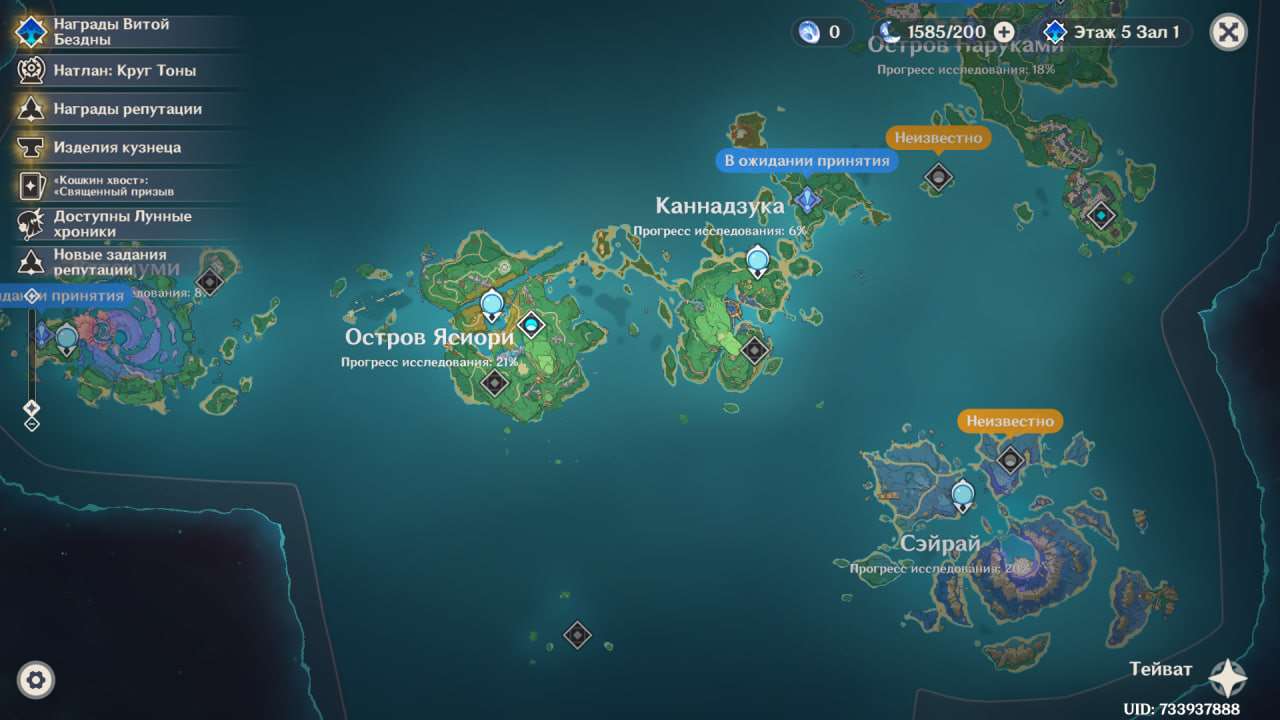
Task: Open Новые задания репутации entry
Action: tap(110, 262)
